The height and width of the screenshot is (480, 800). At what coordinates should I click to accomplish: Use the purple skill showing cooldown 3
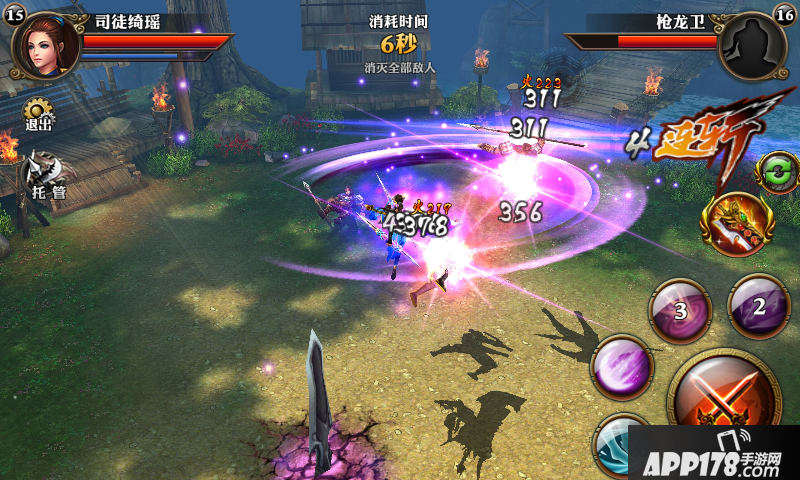(681, 309)
